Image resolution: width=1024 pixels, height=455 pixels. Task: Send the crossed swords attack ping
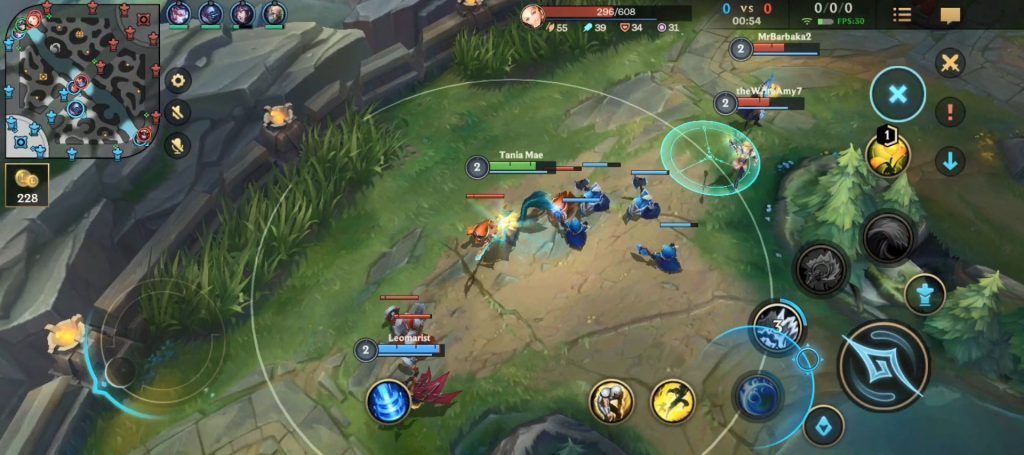pyautogui.click(x=950, y=63)
